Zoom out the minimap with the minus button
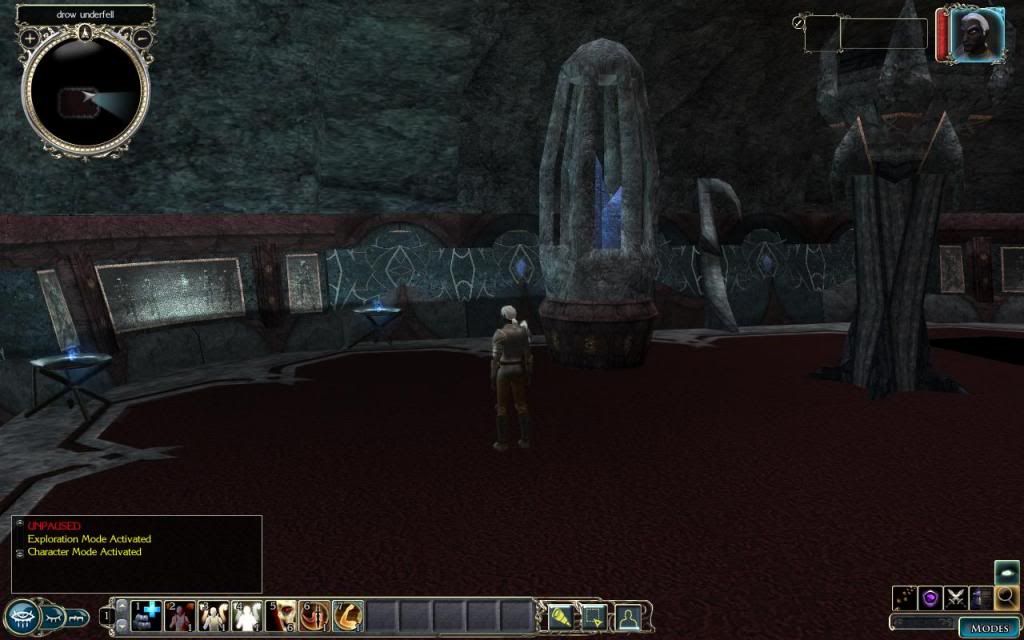This screenshot has width=1024, height=640. click(x=142, y=38)
